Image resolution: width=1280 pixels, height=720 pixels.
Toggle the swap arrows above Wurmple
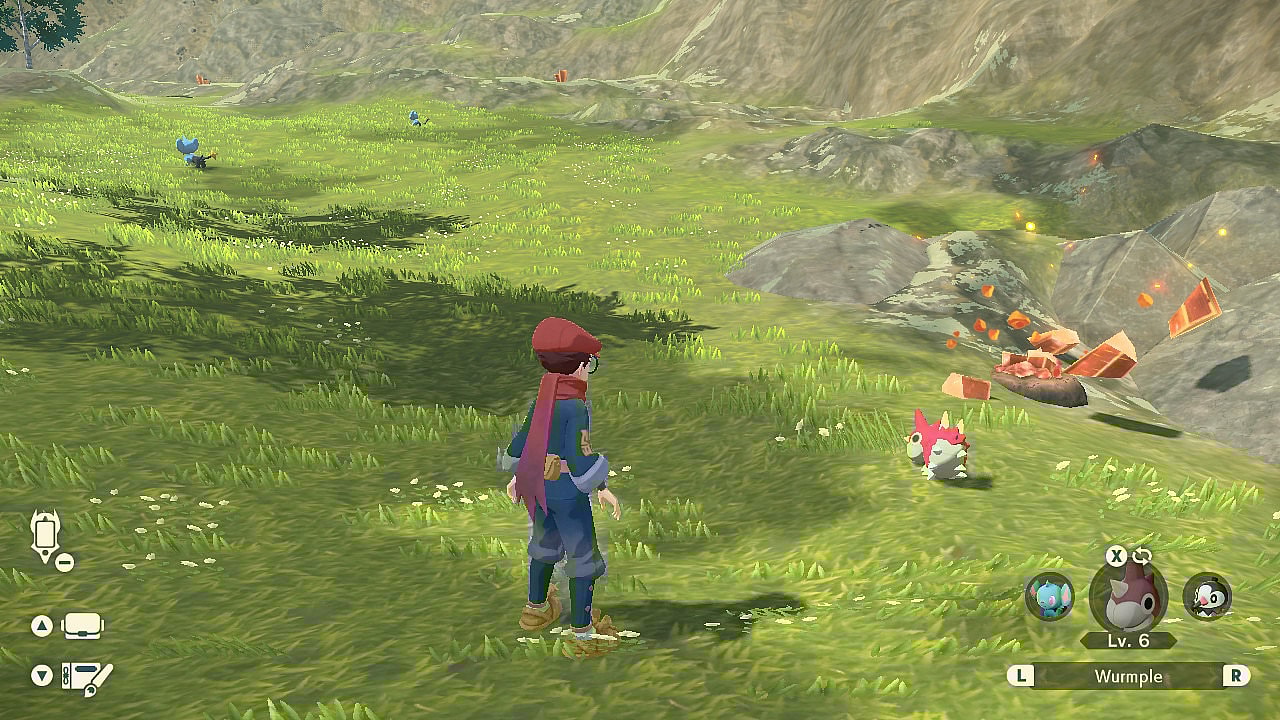pyautogui.click(x=1142, y=556)
